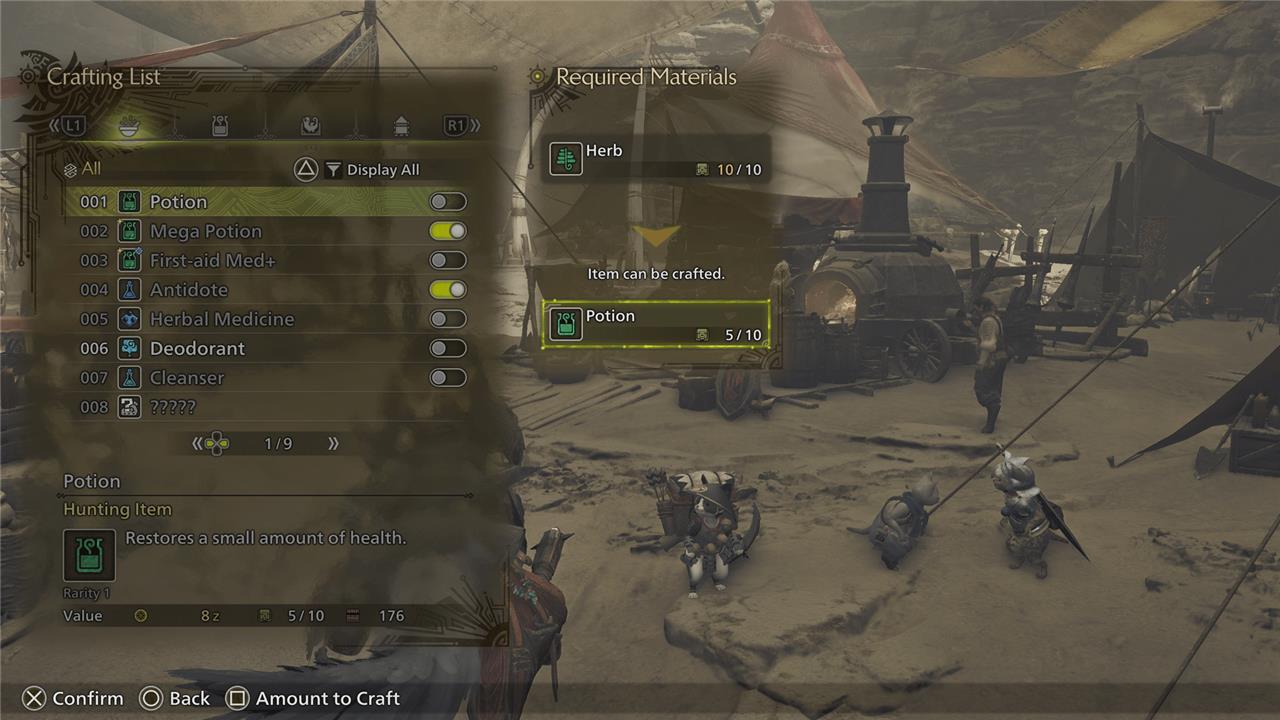
Task: Select Potion in the crafting list
Action: (x=178, y=202)
